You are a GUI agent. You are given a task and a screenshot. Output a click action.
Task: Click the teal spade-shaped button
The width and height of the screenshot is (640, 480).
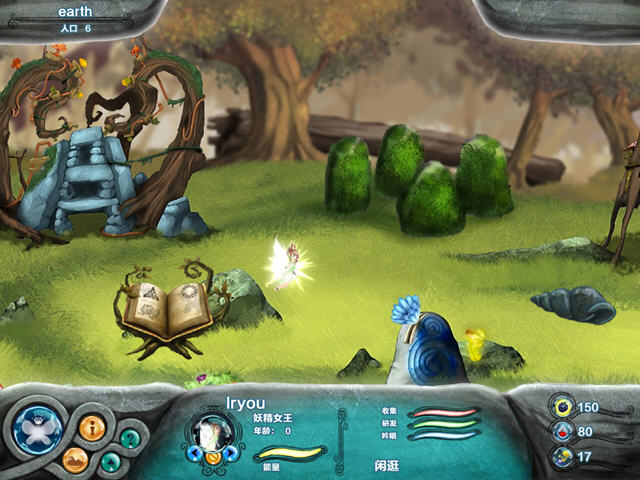click(110, 462)
